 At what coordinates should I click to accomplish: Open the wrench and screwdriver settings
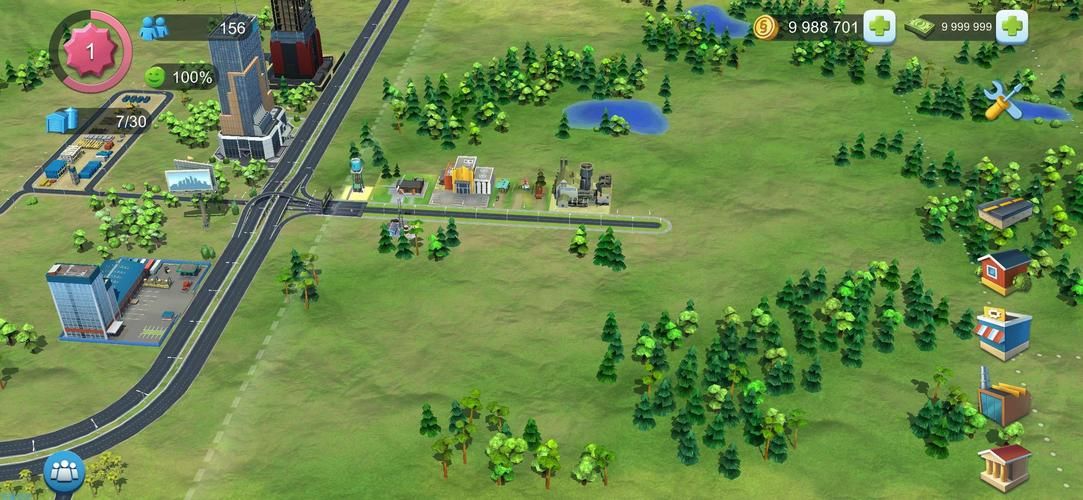tap(1002, 100)
